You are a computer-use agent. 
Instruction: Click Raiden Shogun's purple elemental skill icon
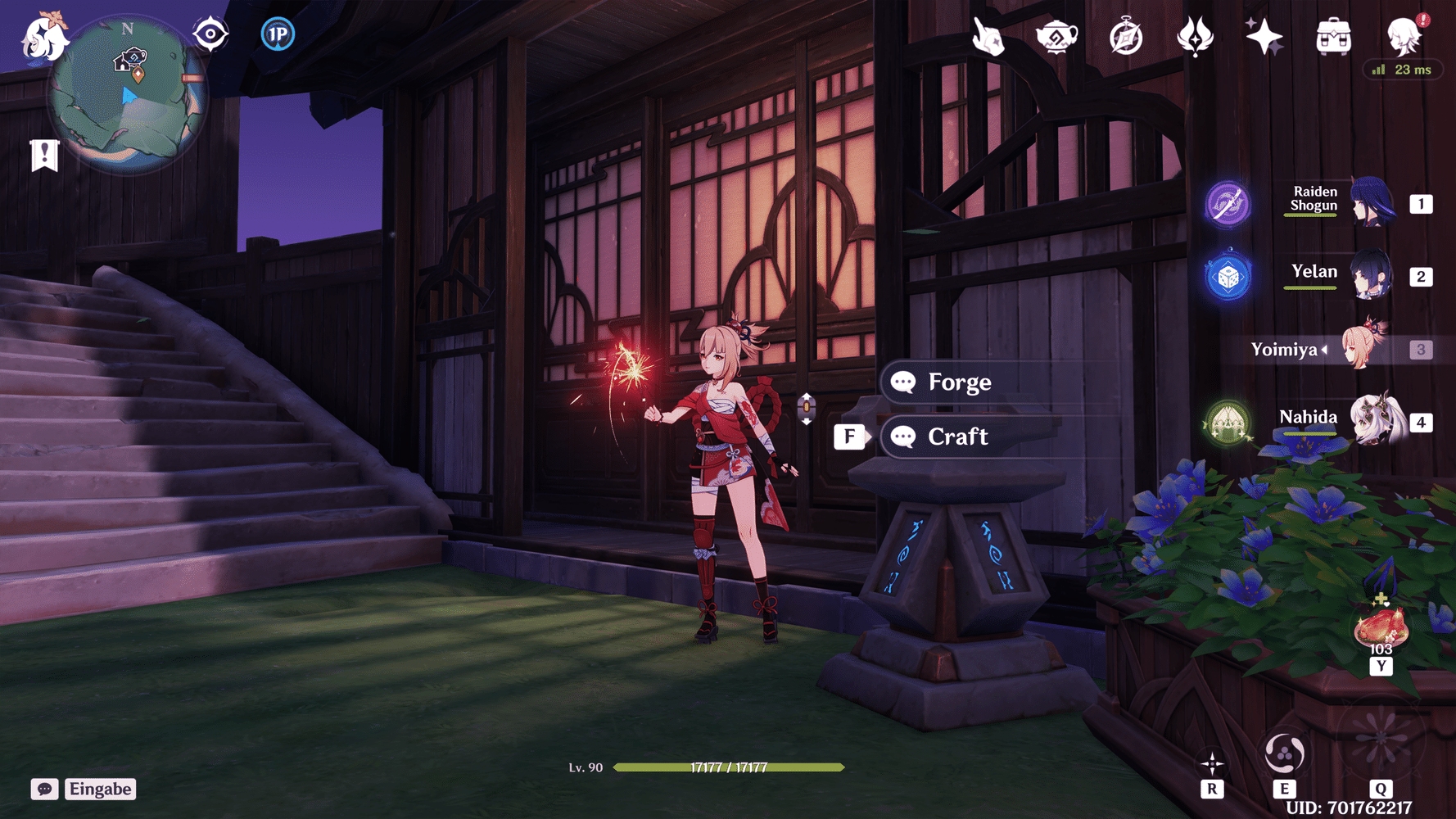tap(1227, 203)
